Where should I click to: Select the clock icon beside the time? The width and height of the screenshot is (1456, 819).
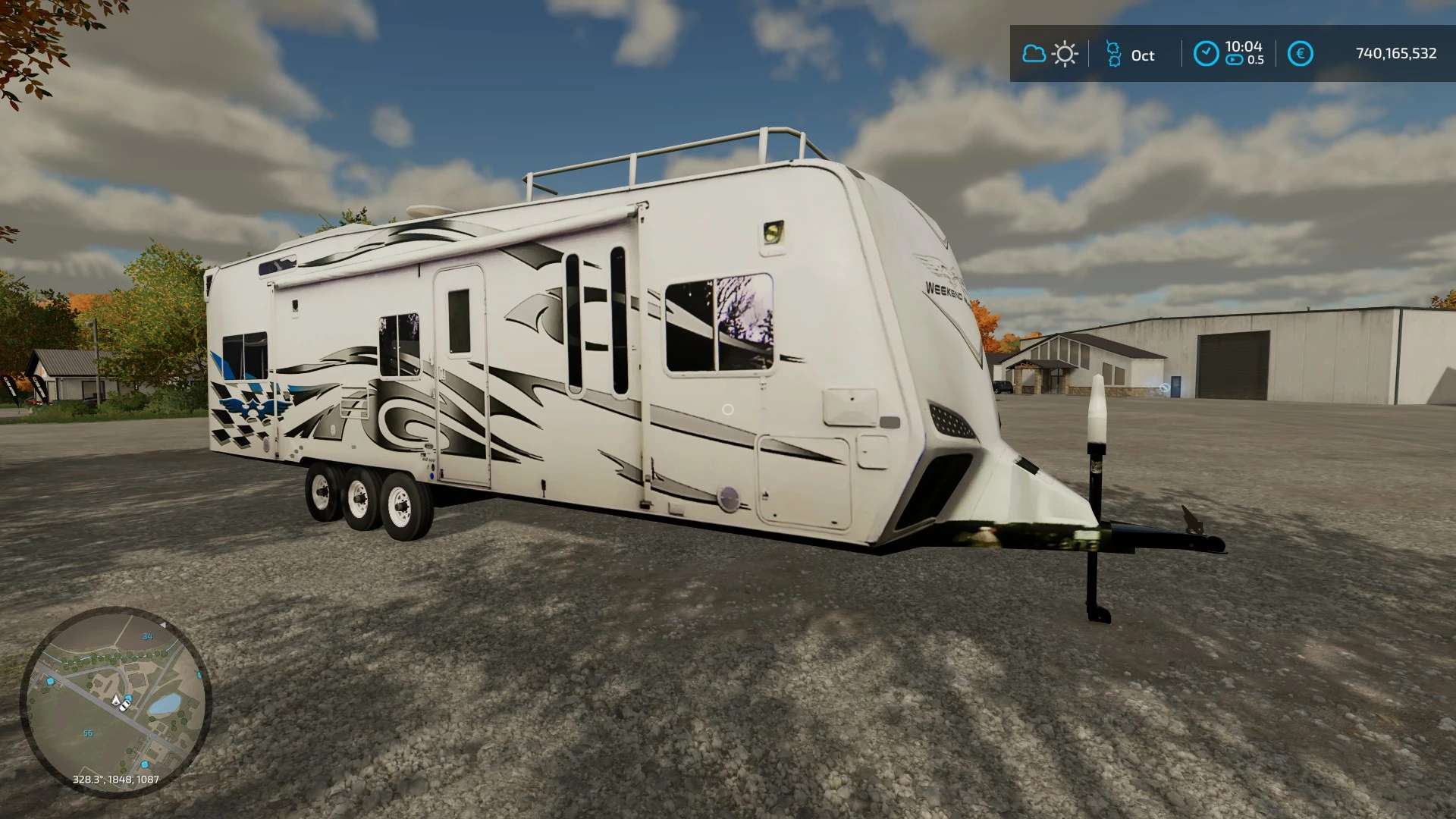pyautogui.click(x=1206, y=54)
